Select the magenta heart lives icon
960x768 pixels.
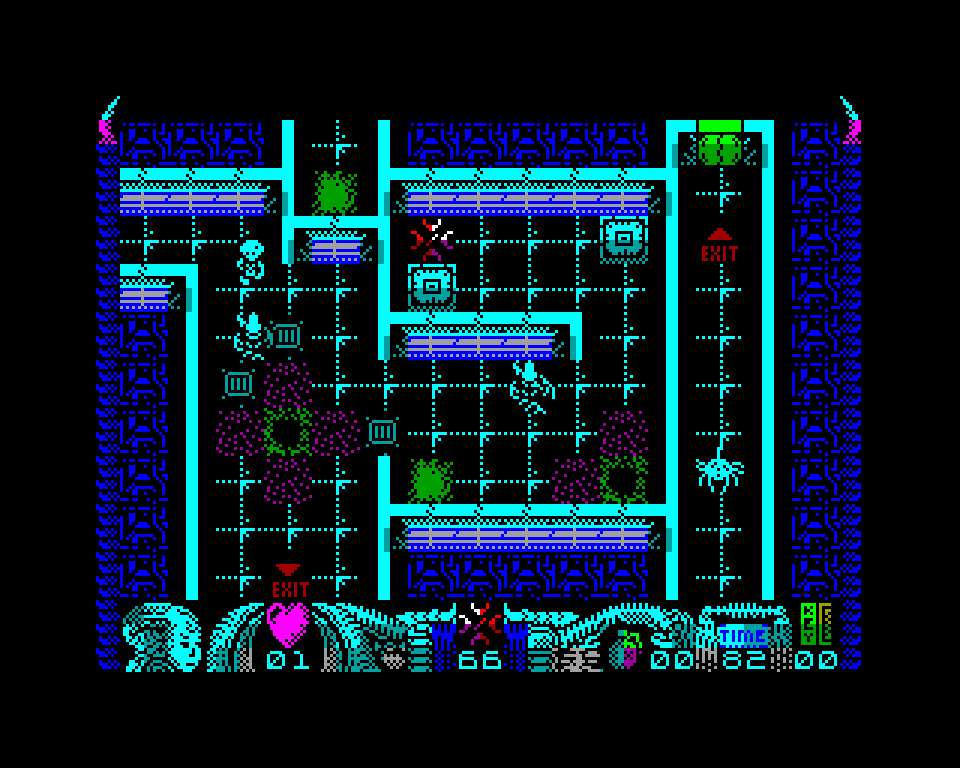point(289,624)
